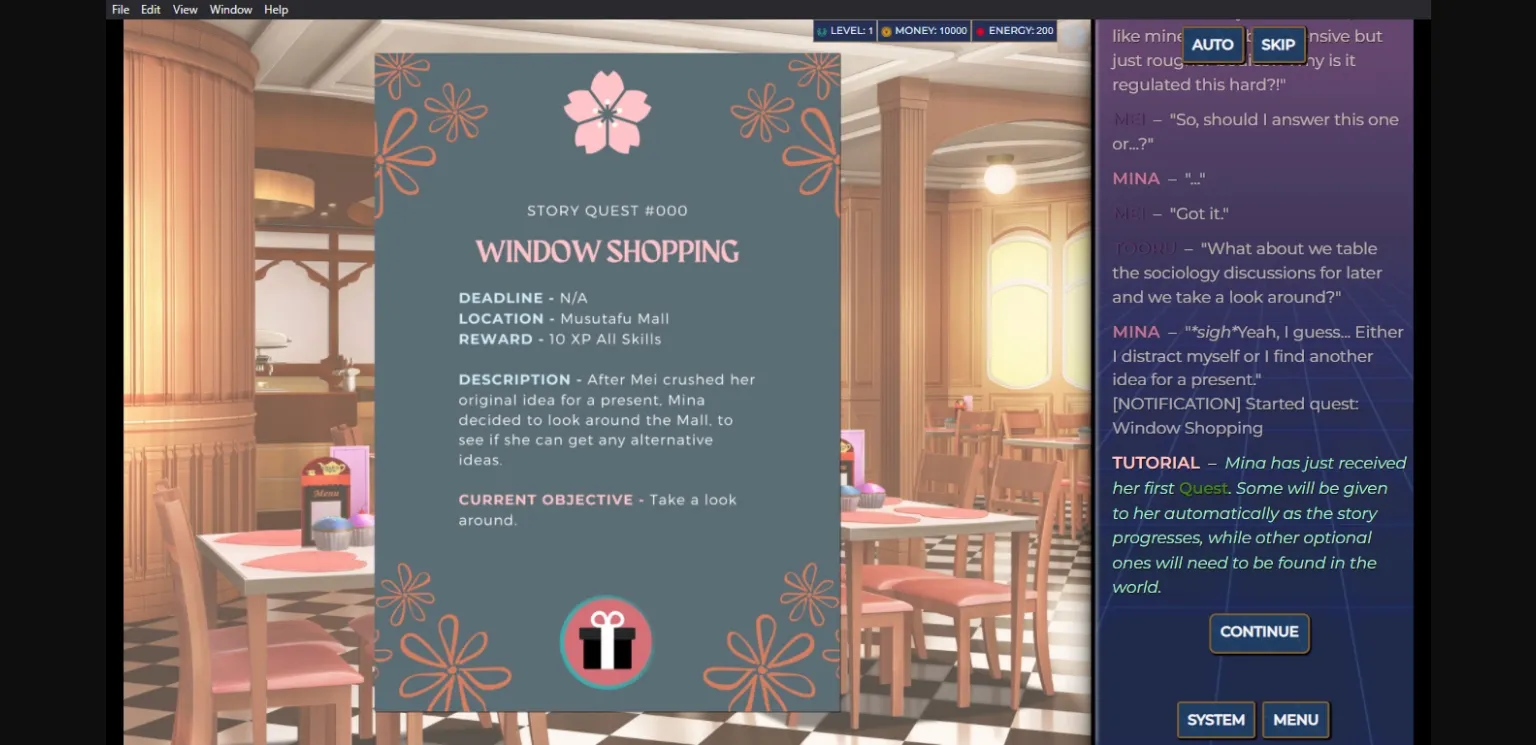
Task: Open the Help menu
Action: point(276,9)
